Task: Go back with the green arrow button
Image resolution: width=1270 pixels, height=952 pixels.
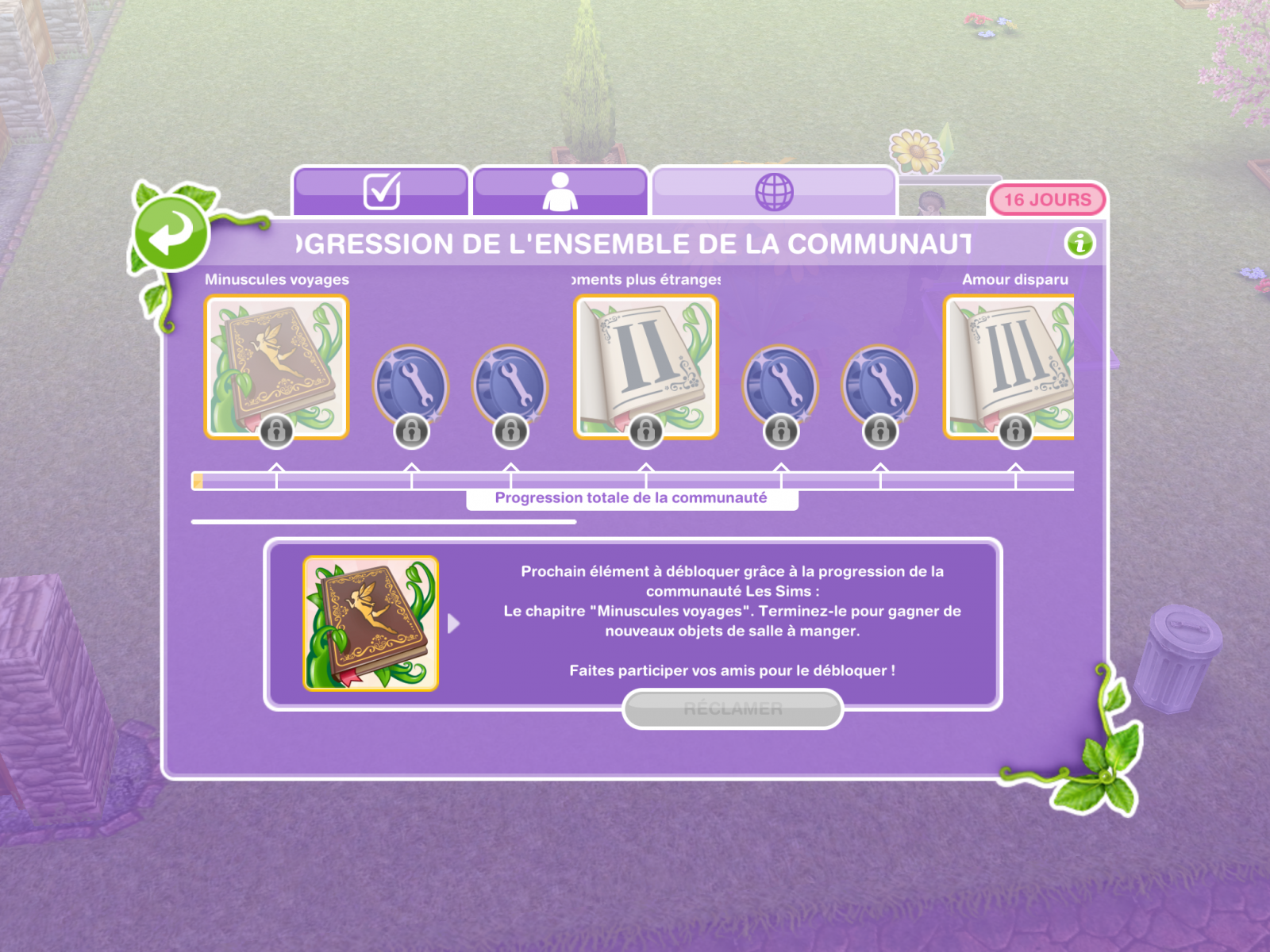Action: (171, 233)
